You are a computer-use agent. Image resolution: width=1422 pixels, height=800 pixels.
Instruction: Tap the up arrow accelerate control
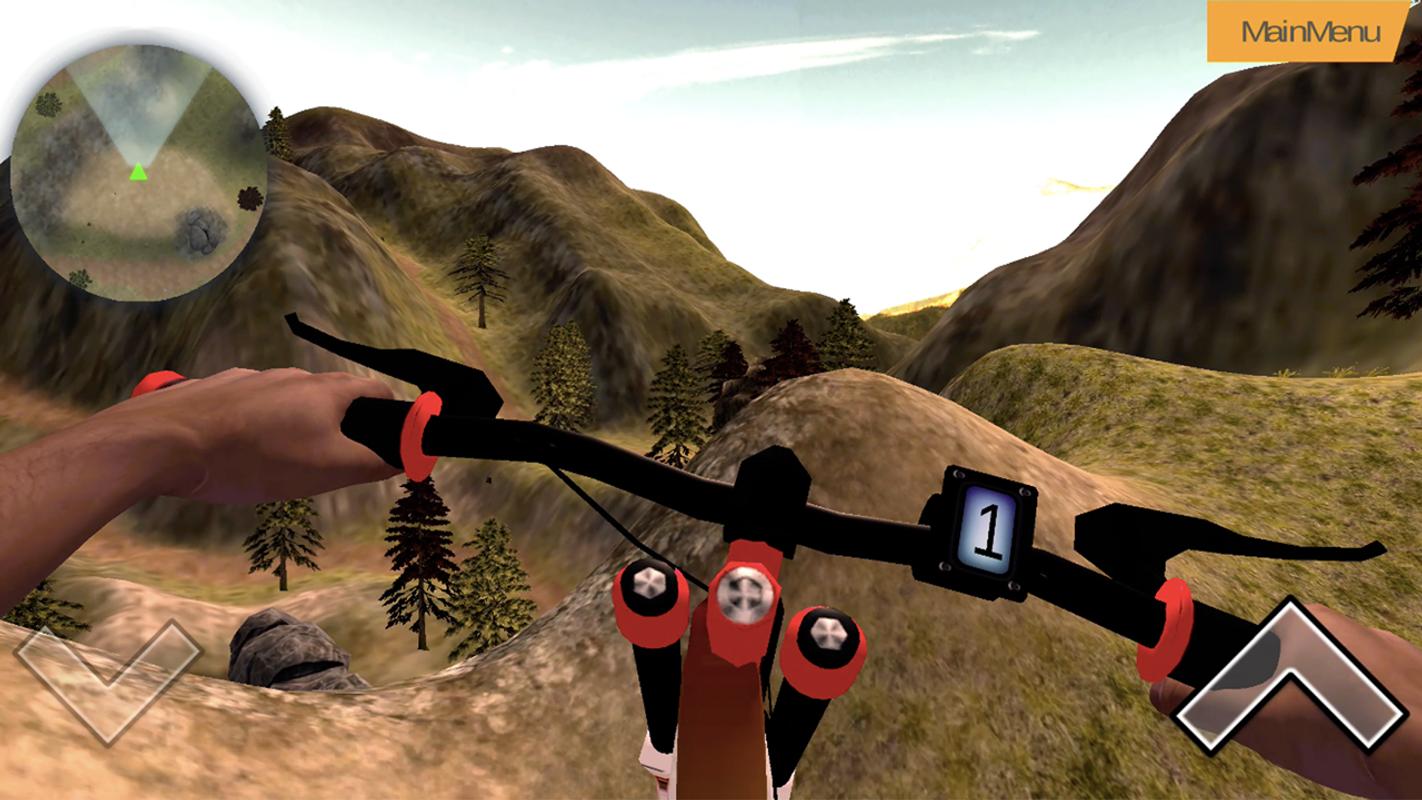pos(1291,680)
